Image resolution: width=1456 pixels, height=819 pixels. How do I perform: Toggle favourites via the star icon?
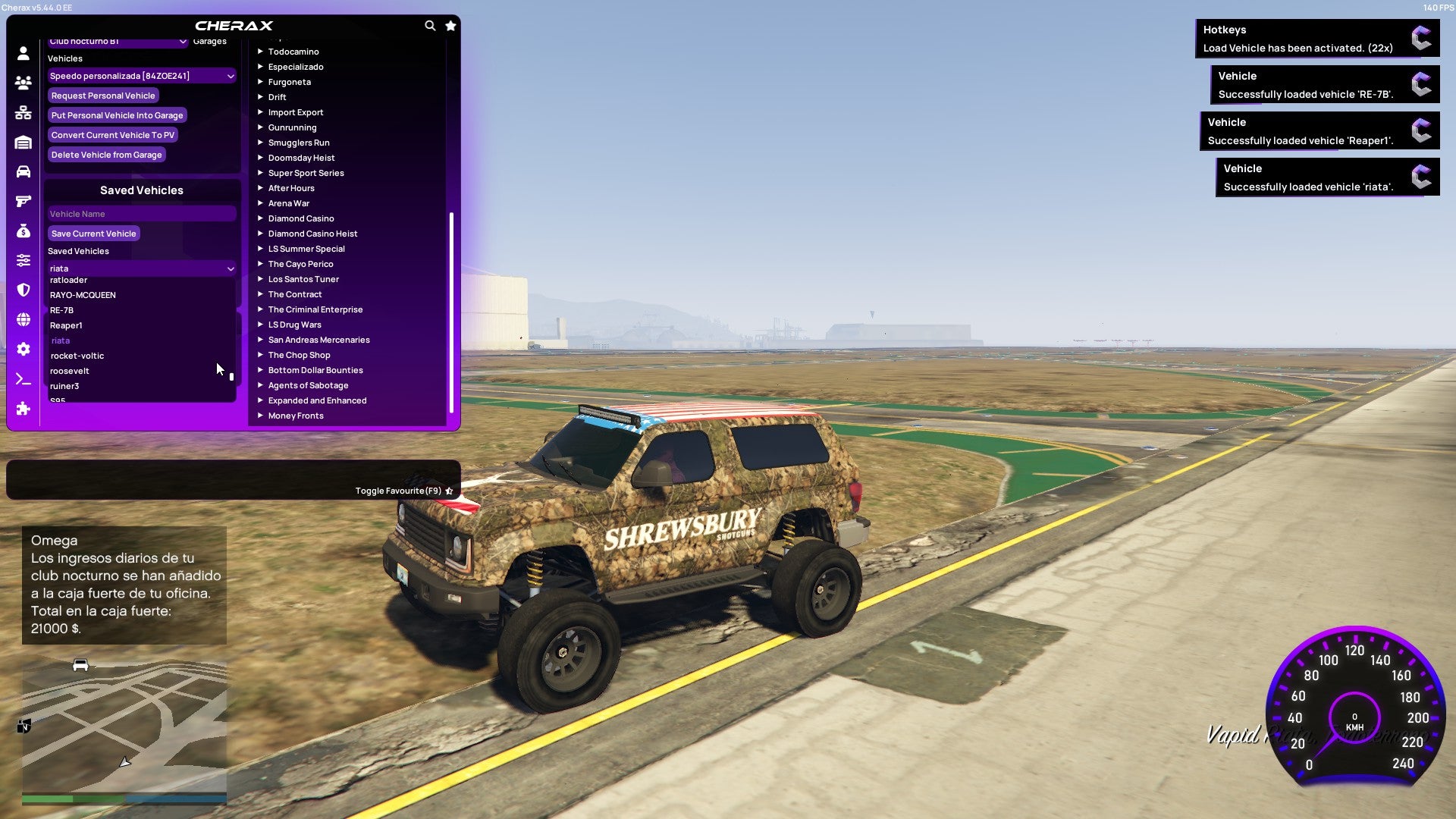pyautogui.click(x=450, y=25)
